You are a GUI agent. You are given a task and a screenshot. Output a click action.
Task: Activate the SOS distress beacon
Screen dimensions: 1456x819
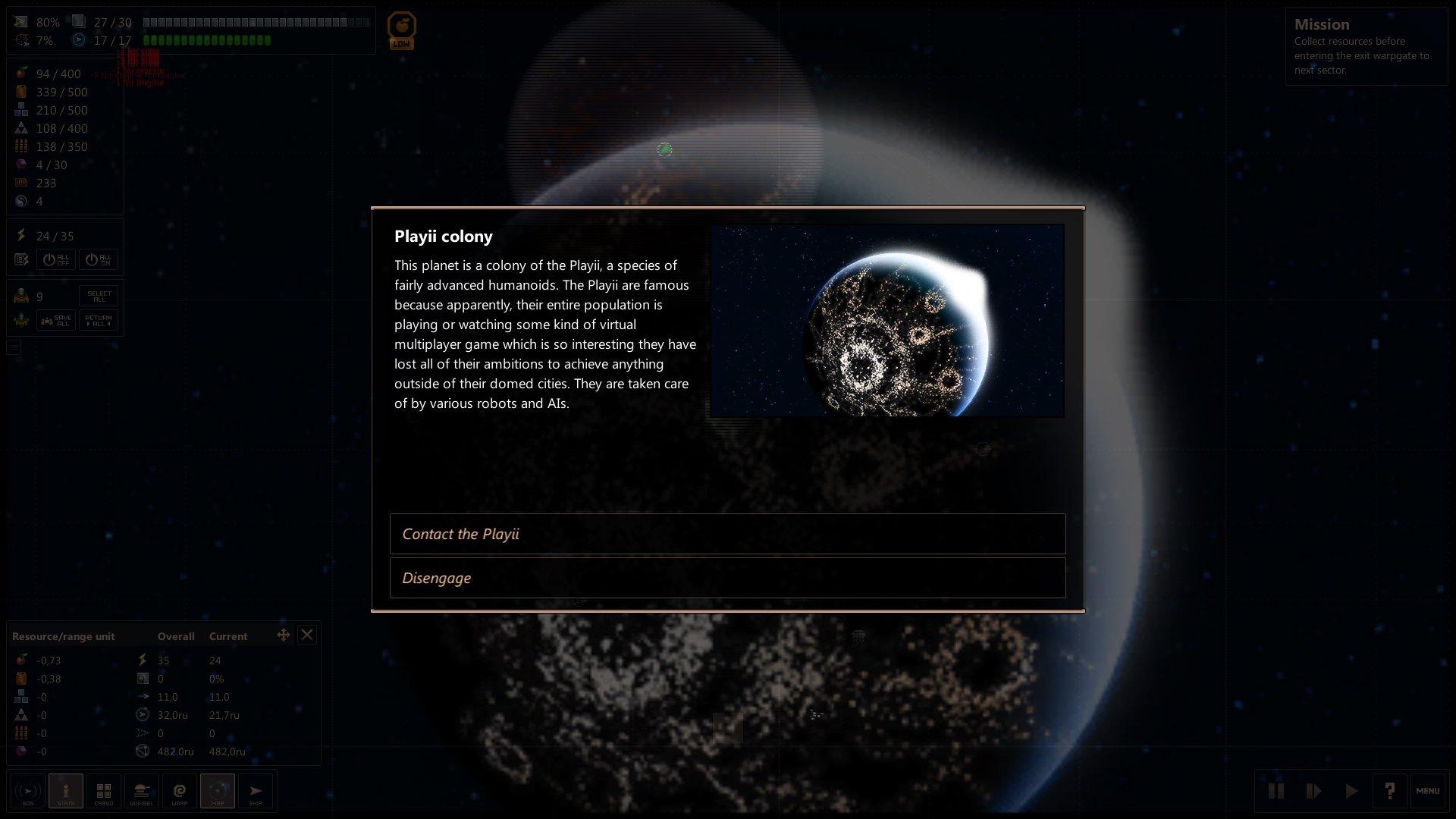[28, 791]
